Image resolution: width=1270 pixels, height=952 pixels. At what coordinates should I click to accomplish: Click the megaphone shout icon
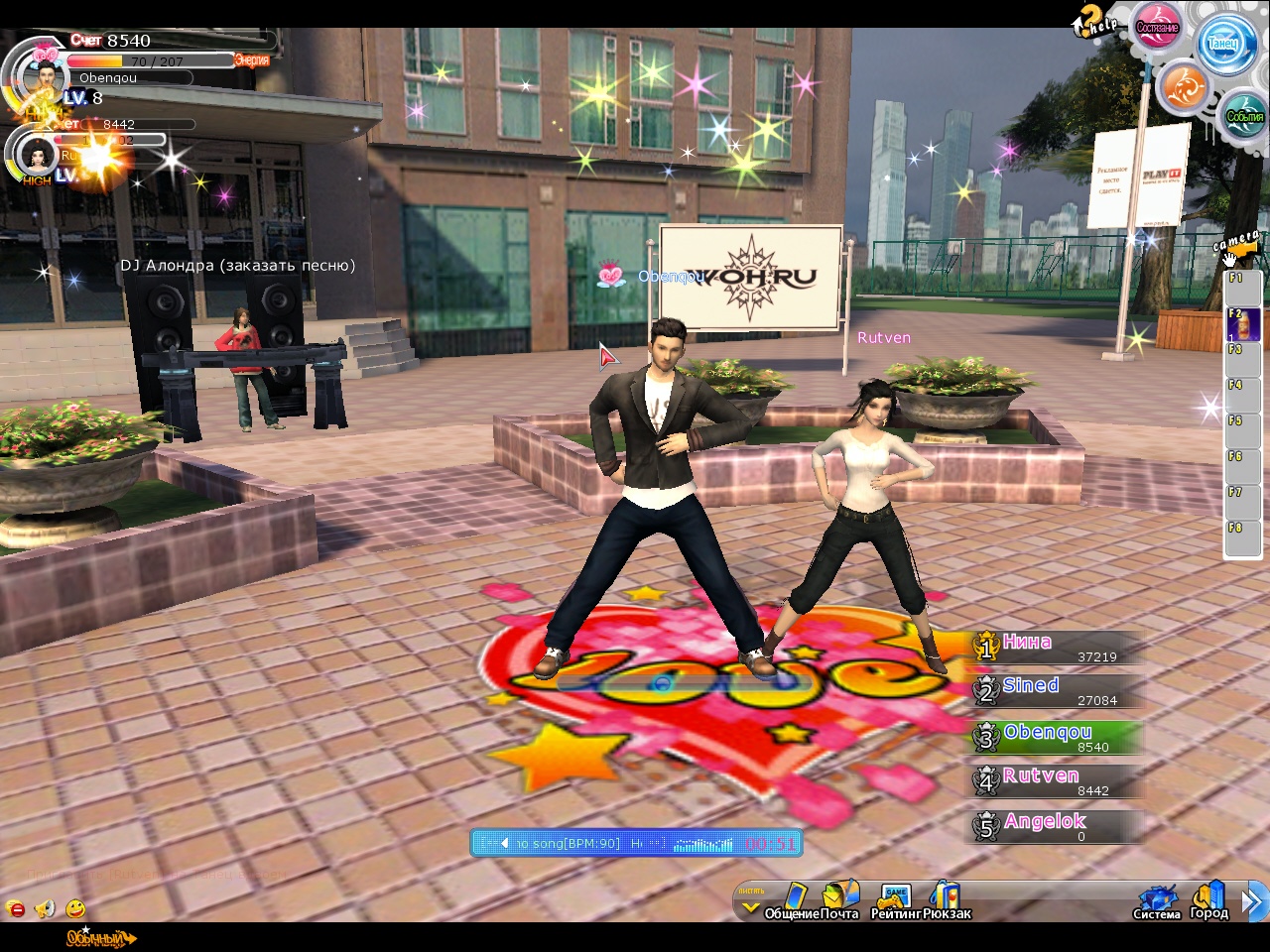click(45, 908)
